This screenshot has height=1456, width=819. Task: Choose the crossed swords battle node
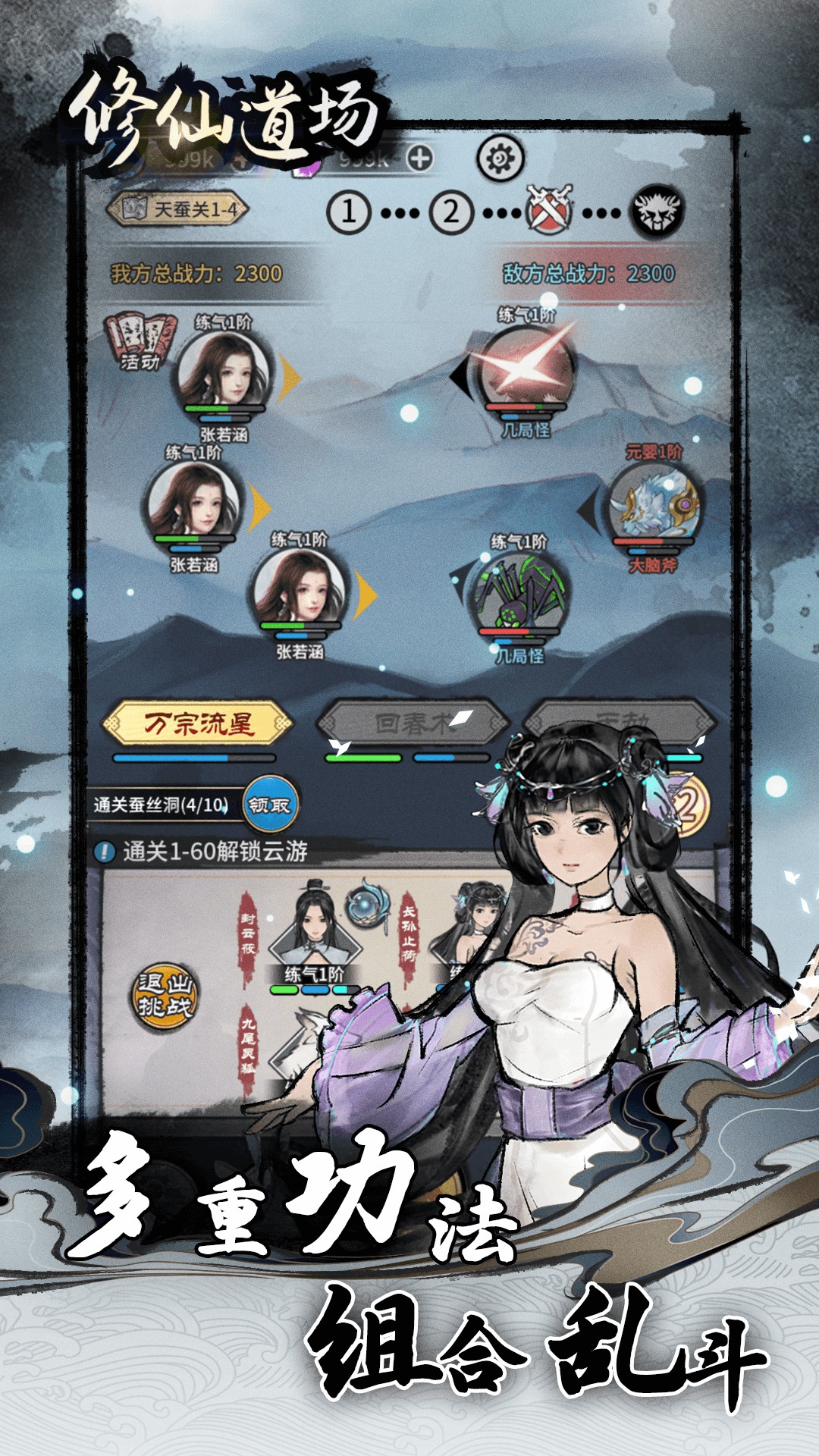551,209
